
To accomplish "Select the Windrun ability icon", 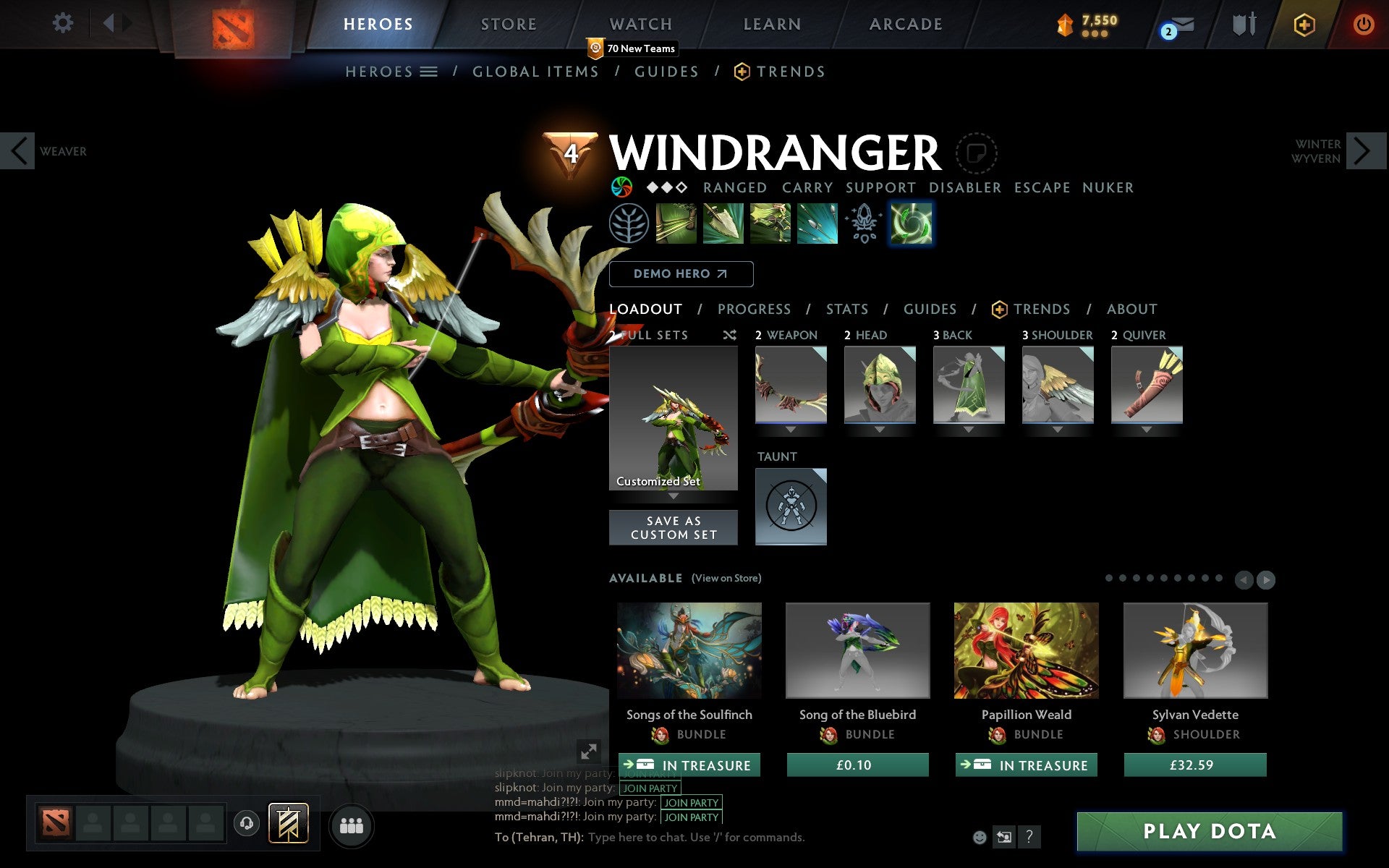I will coord(771,222).
